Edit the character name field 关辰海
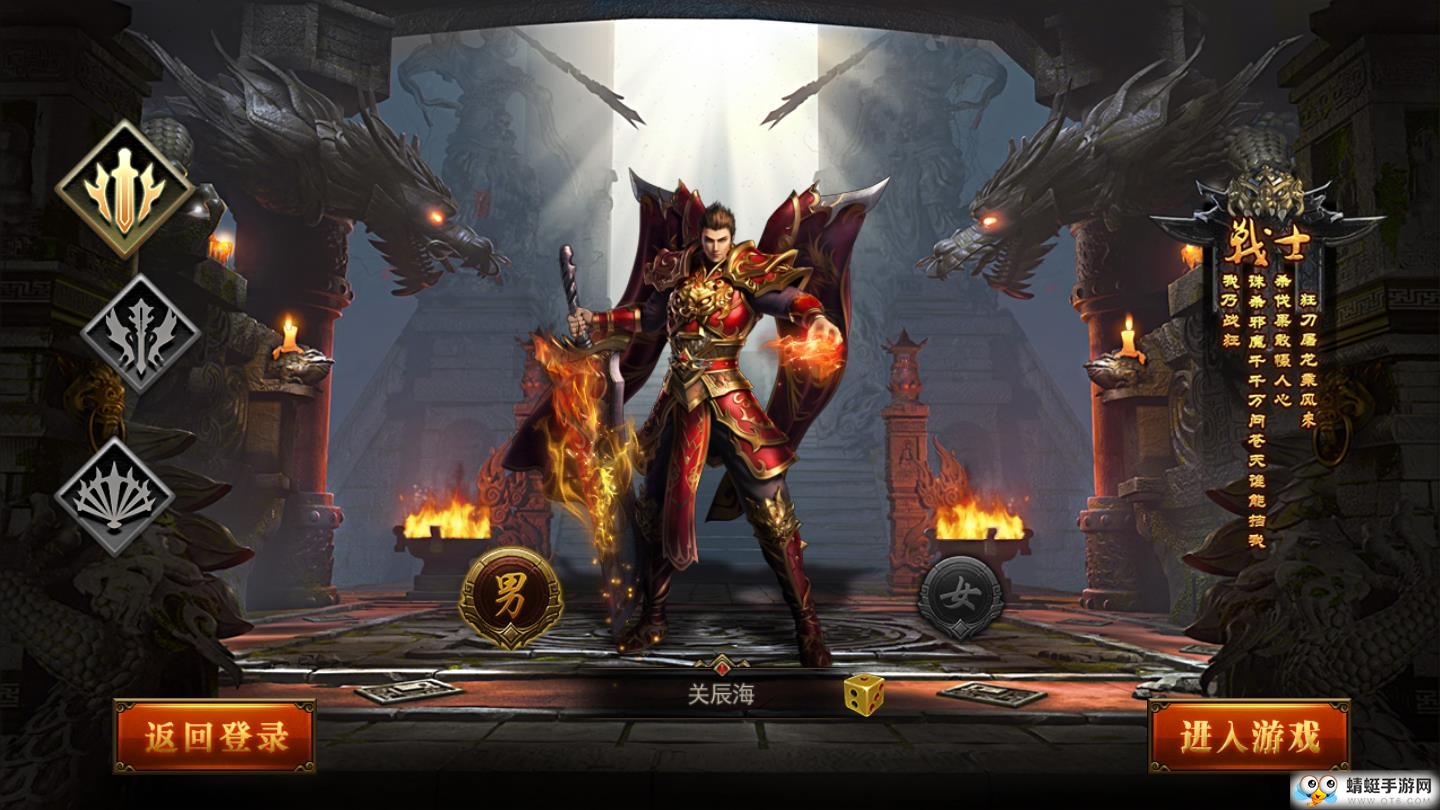 tap(720, 694)
